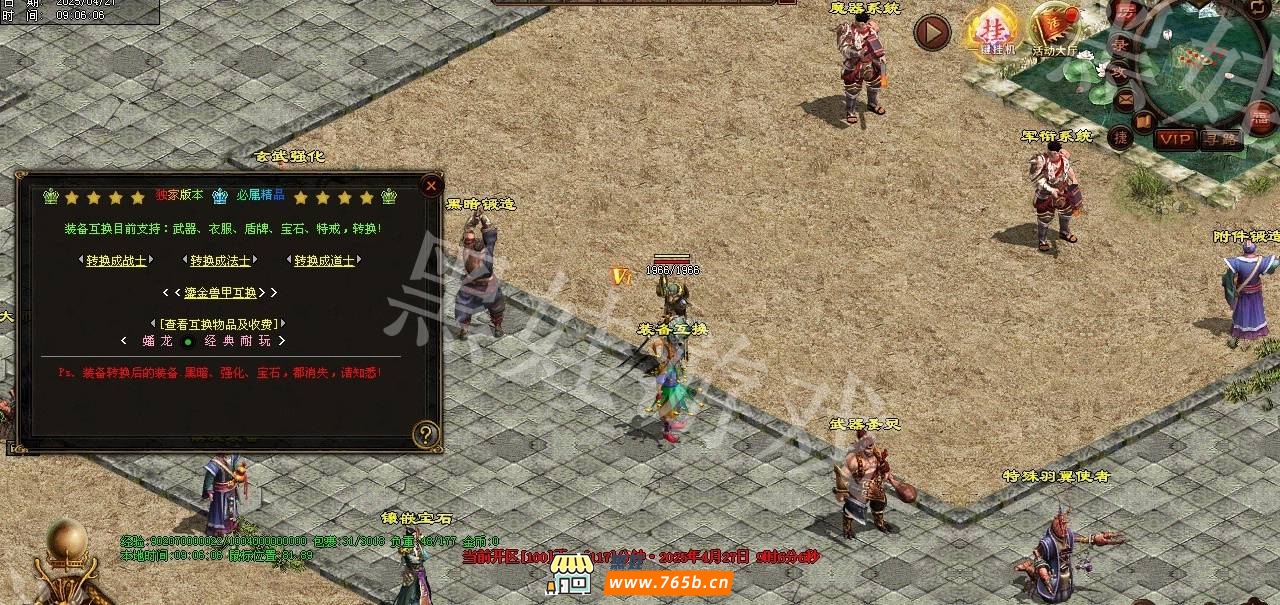Click the 福 welfare round button
1280x605 pixels.
[1263, 118]
